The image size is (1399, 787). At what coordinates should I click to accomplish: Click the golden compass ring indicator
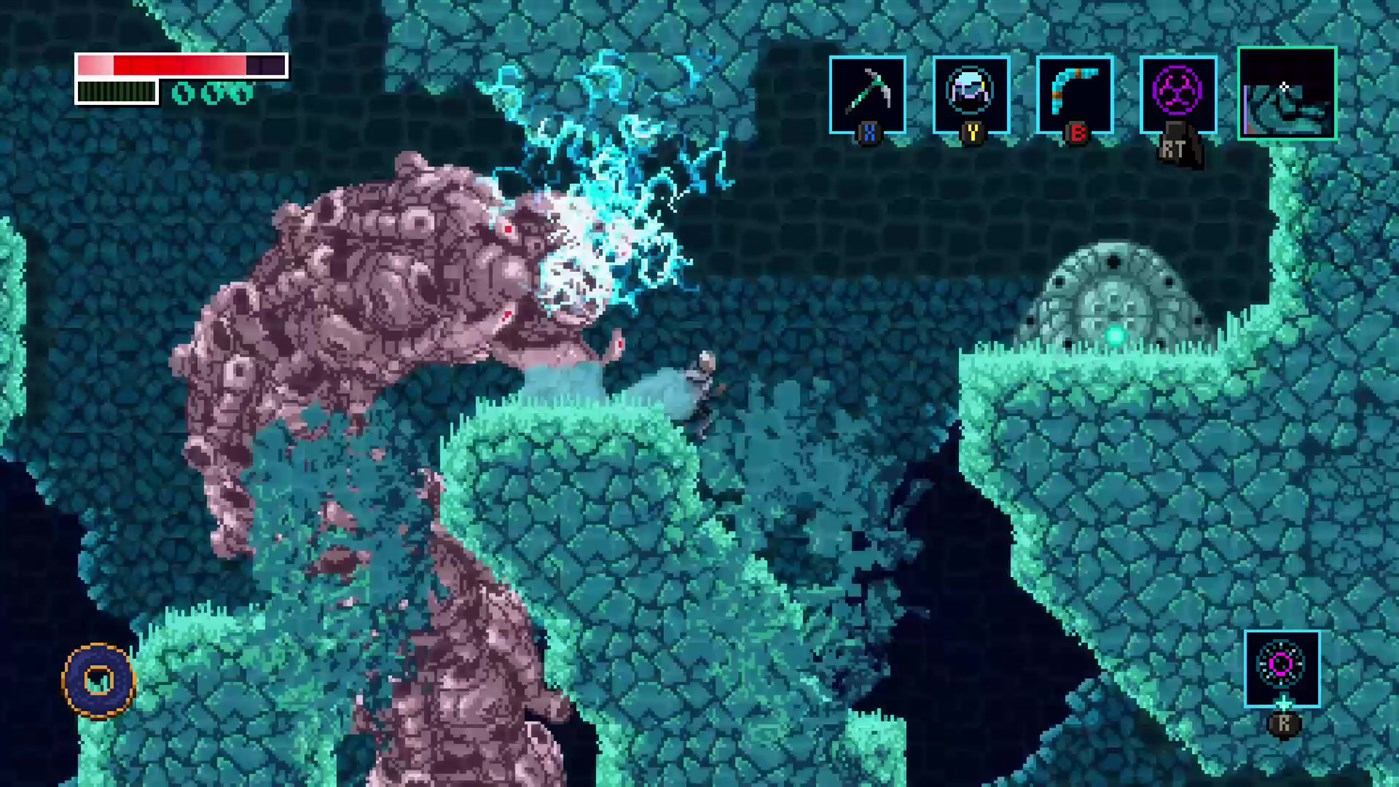point(97,678)
